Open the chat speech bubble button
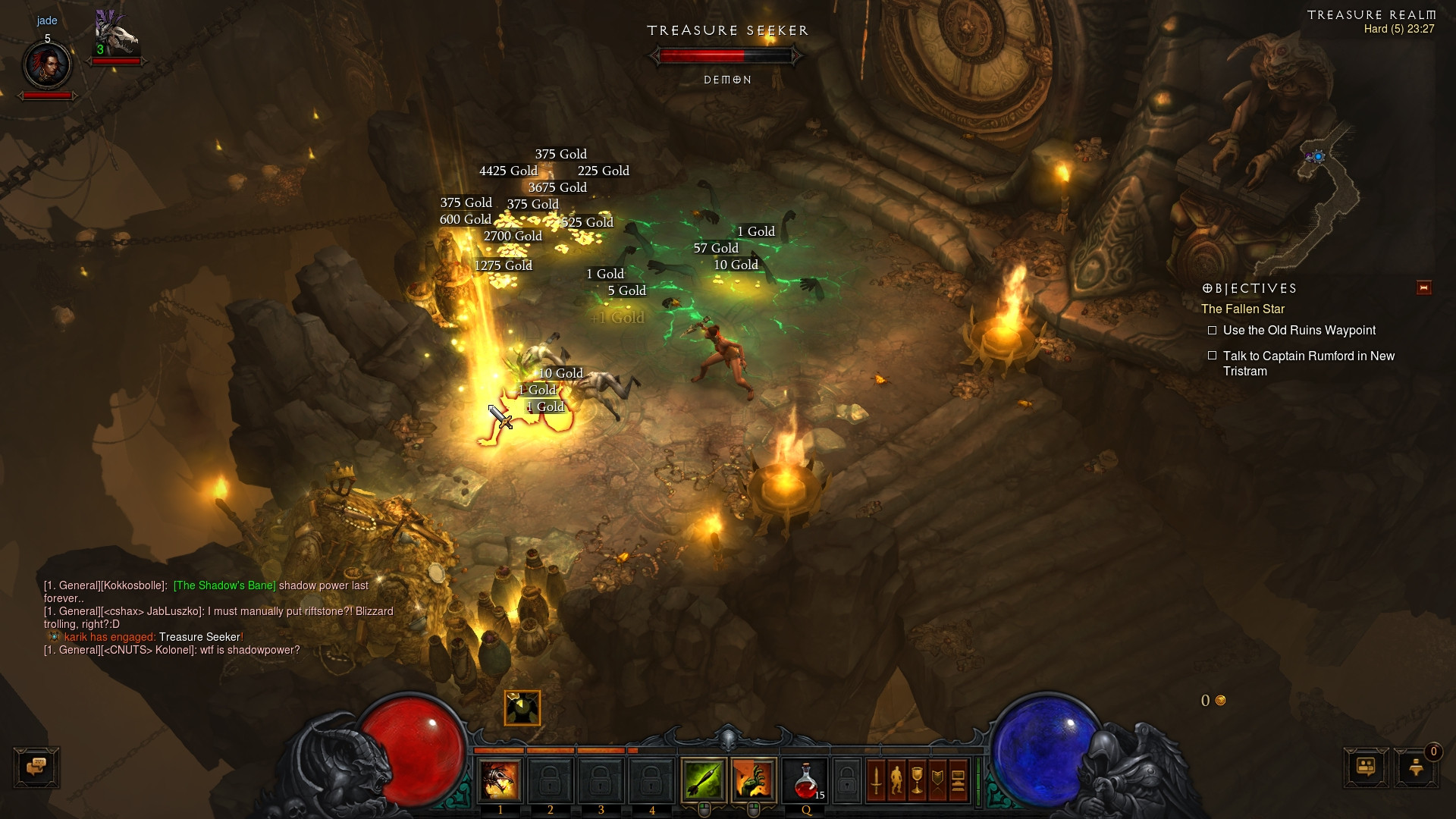Screen dimensions: 1456x819 pyautogui.click(x=36, y=767)
